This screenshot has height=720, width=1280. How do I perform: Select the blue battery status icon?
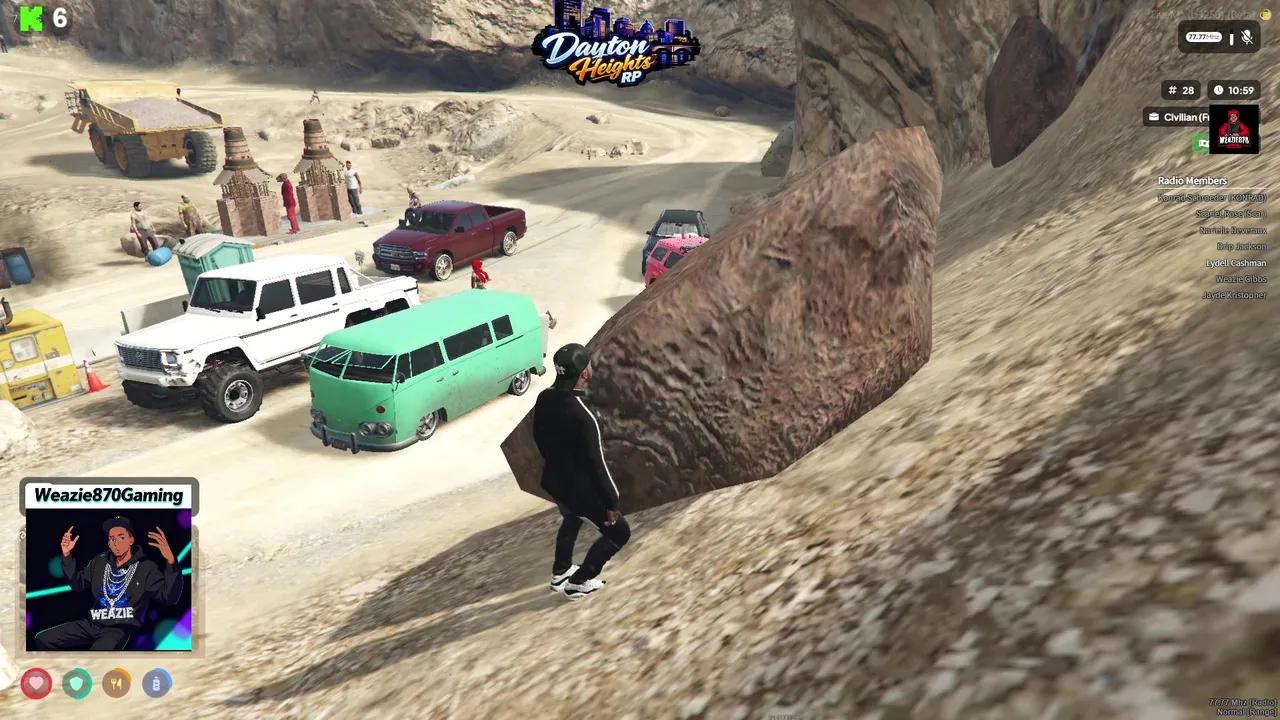(157, 684)
